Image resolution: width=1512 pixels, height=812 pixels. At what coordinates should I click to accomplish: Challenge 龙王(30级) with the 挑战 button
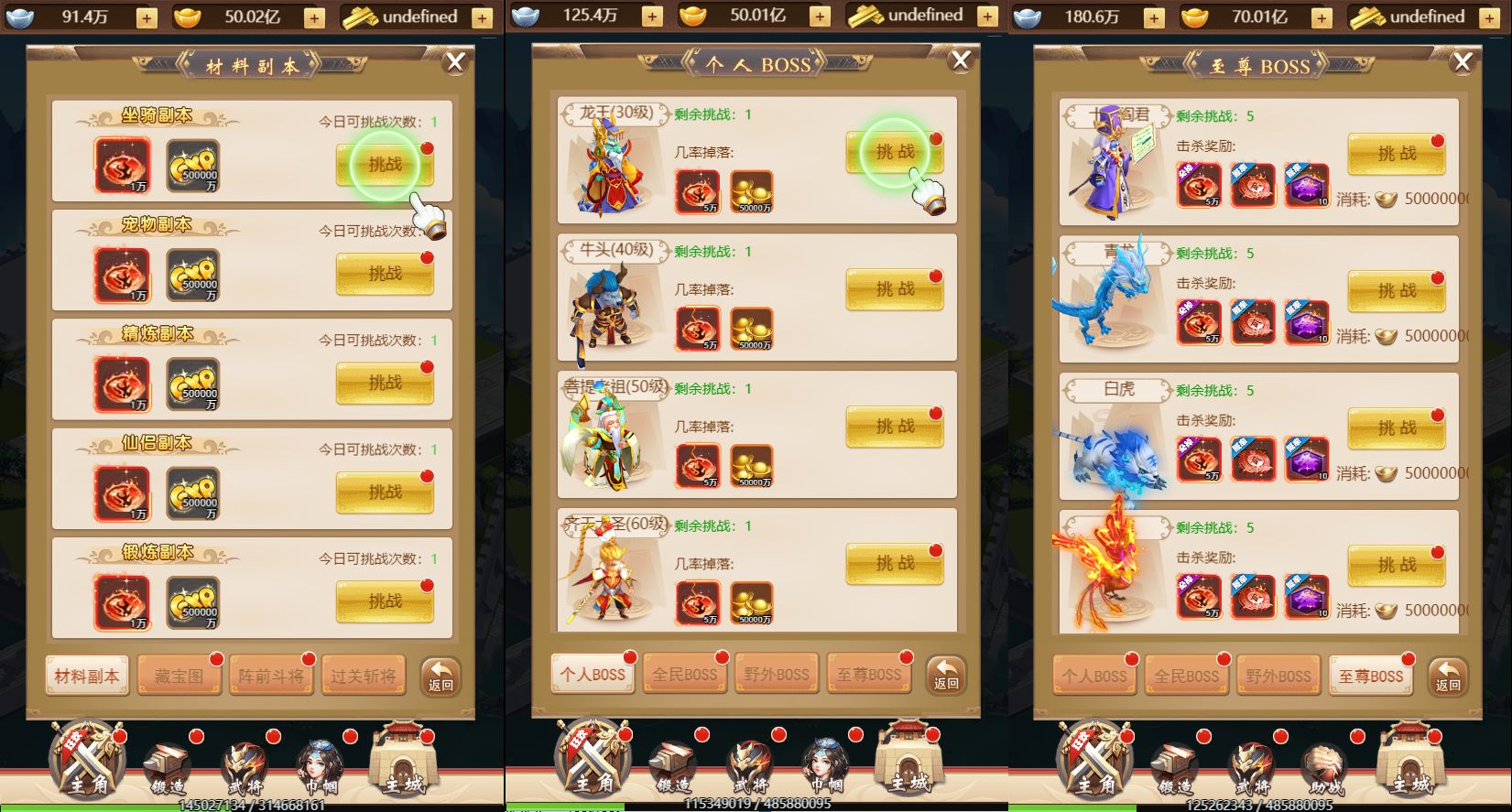(x=895, y=153)
